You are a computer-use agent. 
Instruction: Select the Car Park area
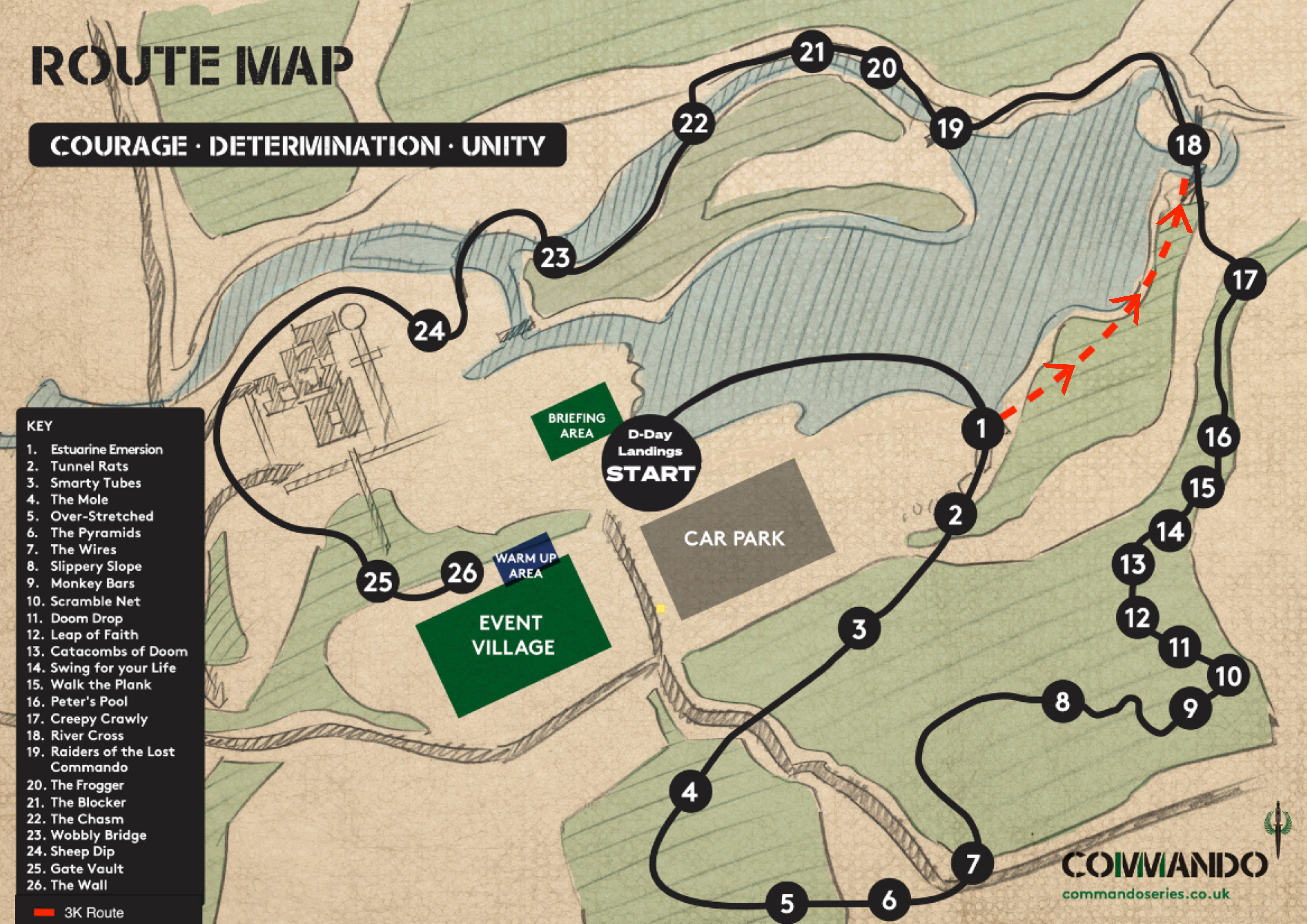pyautogui.click(x=737, y=539)
